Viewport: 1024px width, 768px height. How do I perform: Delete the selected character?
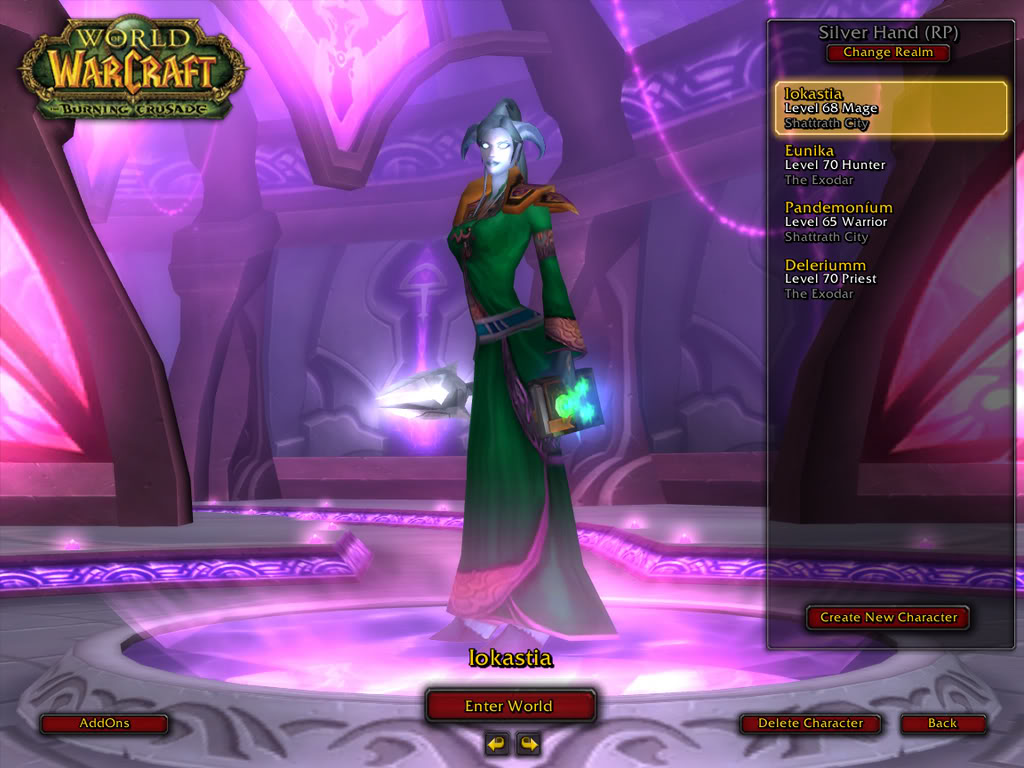pyautogui.click(x=810, y=723)
